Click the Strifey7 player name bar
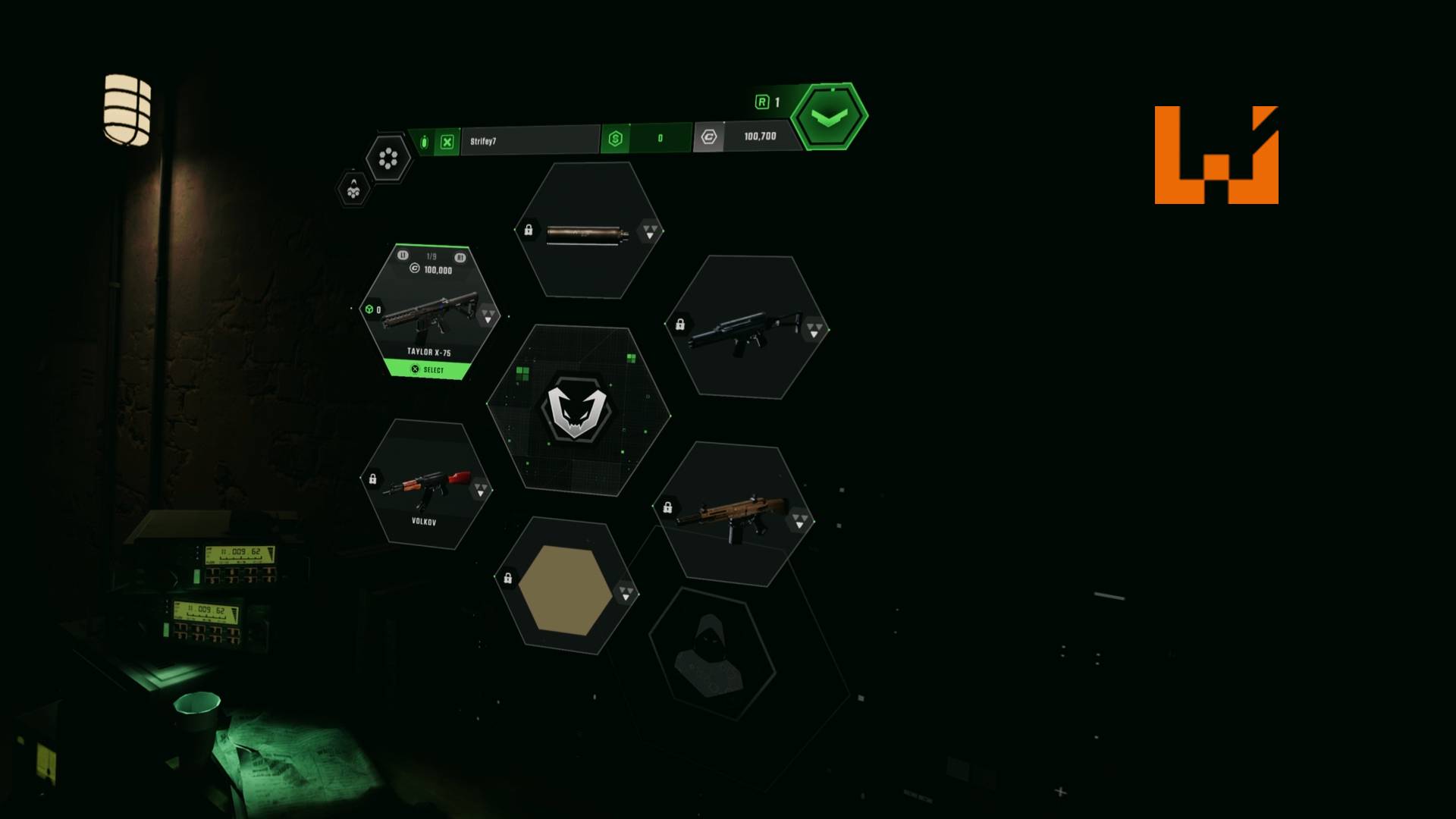The width and height of the screenshot is (1456, 819). 529,141
